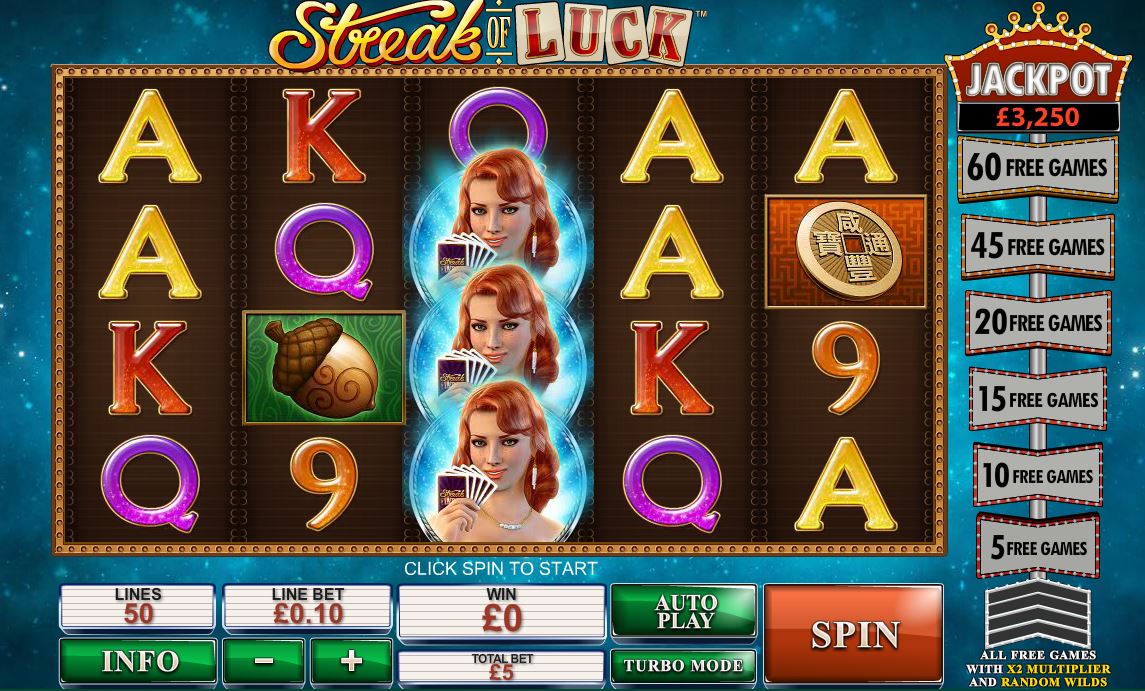Activate the Auto Play button
Image resolution: width=1145 pixels, height=691 pixels.
coord(684,610)
